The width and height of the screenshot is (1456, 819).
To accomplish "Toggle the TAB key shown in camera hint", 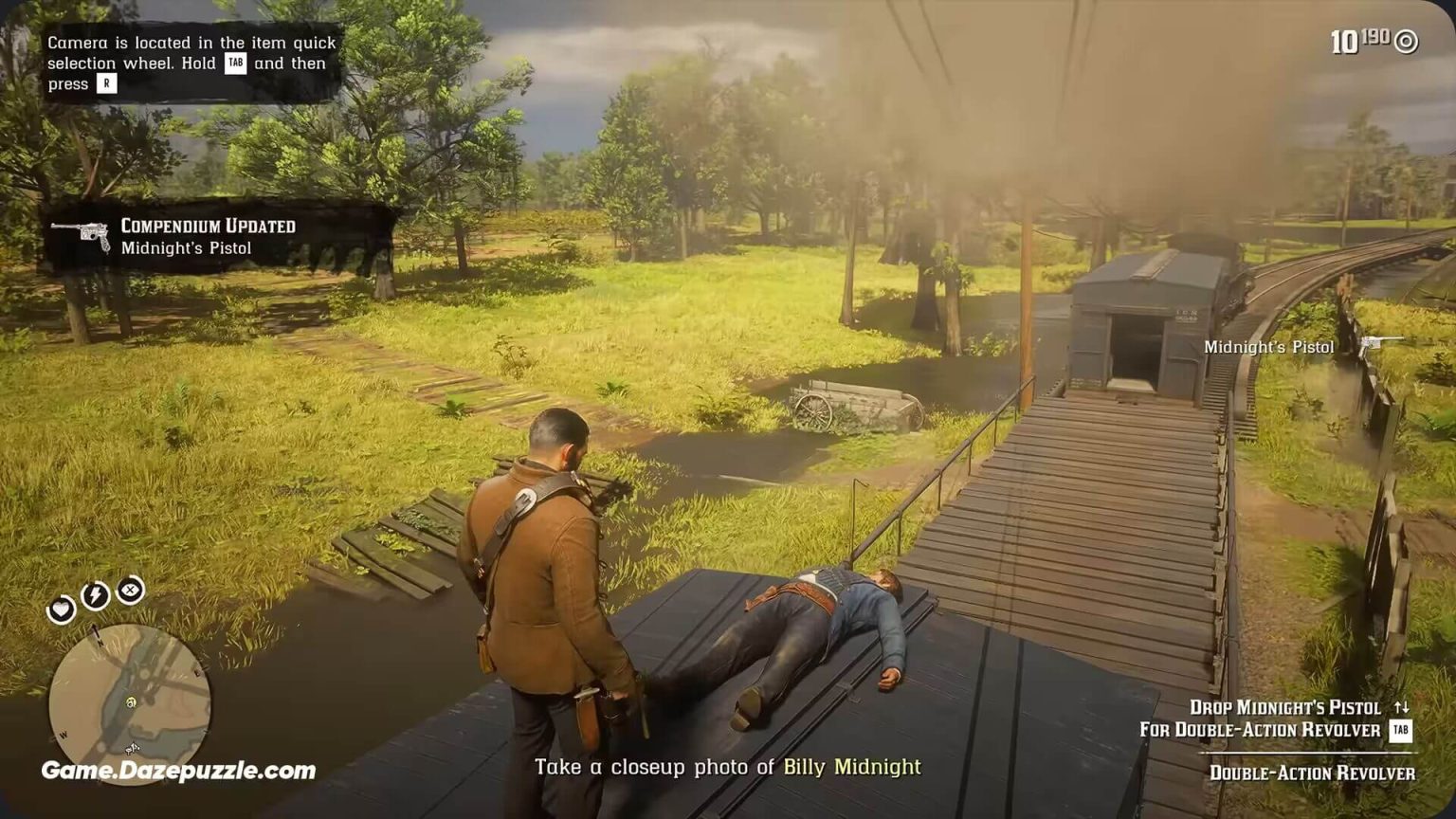I will (234, 64).
